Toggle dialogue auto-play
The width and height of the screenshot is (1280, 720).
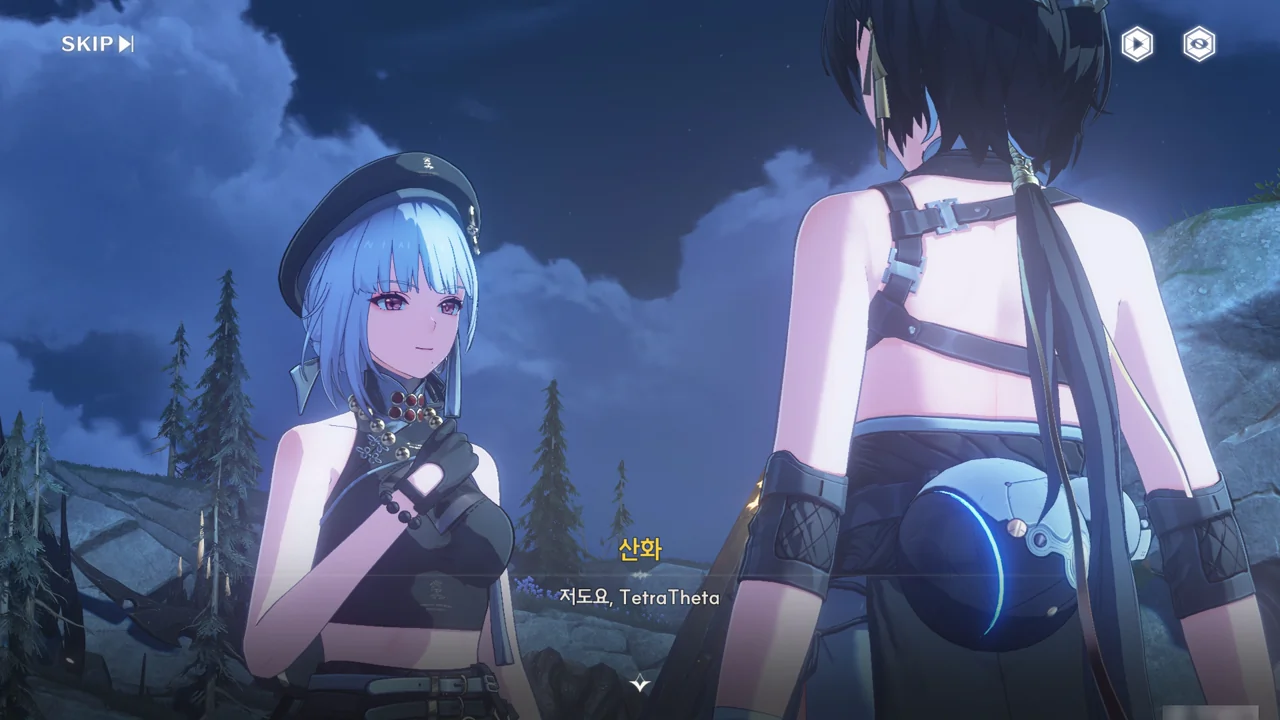click(x=1136, y=44)
